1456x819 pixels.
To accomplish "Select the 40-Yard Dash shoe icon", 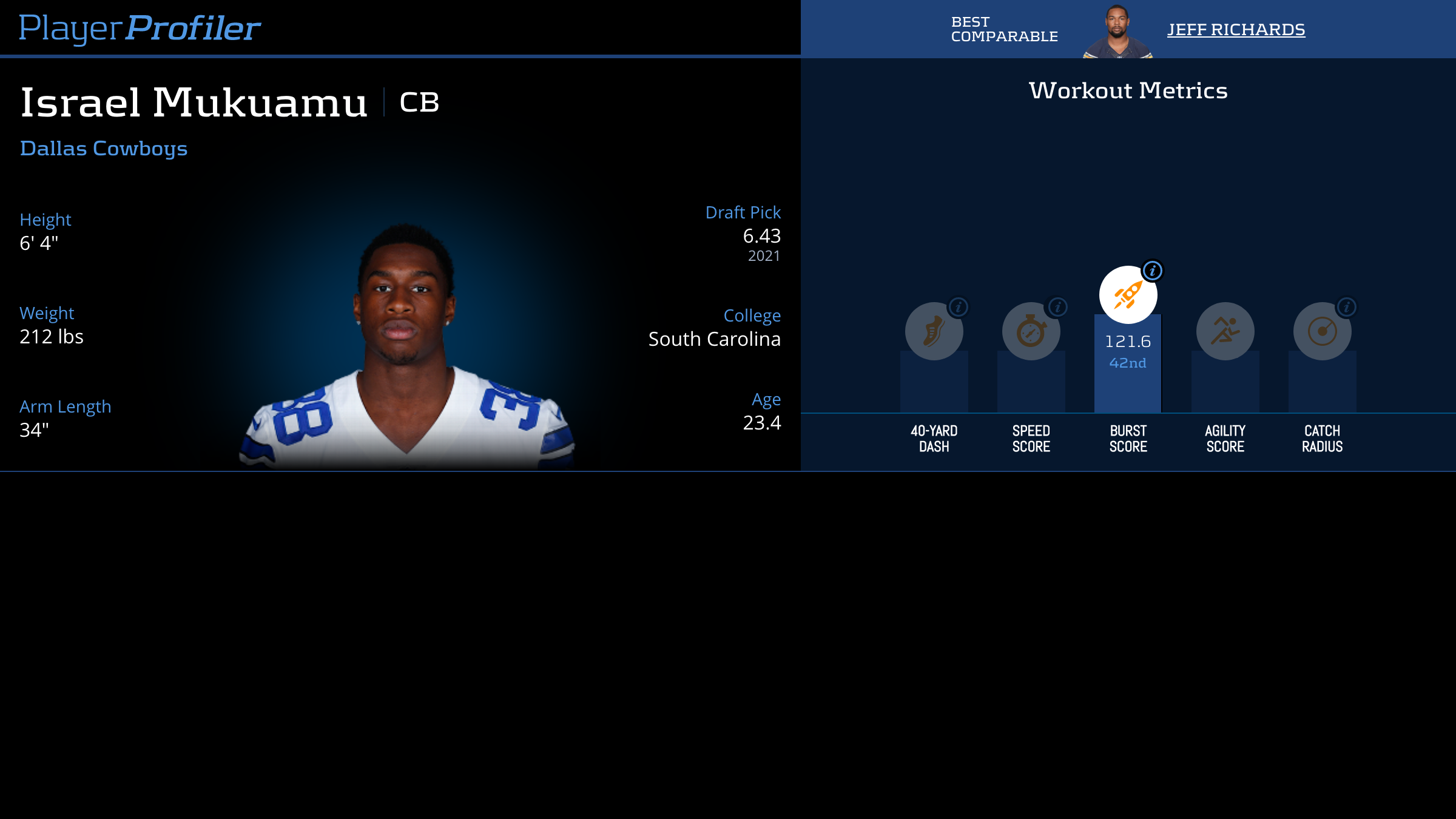I will 934,331.
